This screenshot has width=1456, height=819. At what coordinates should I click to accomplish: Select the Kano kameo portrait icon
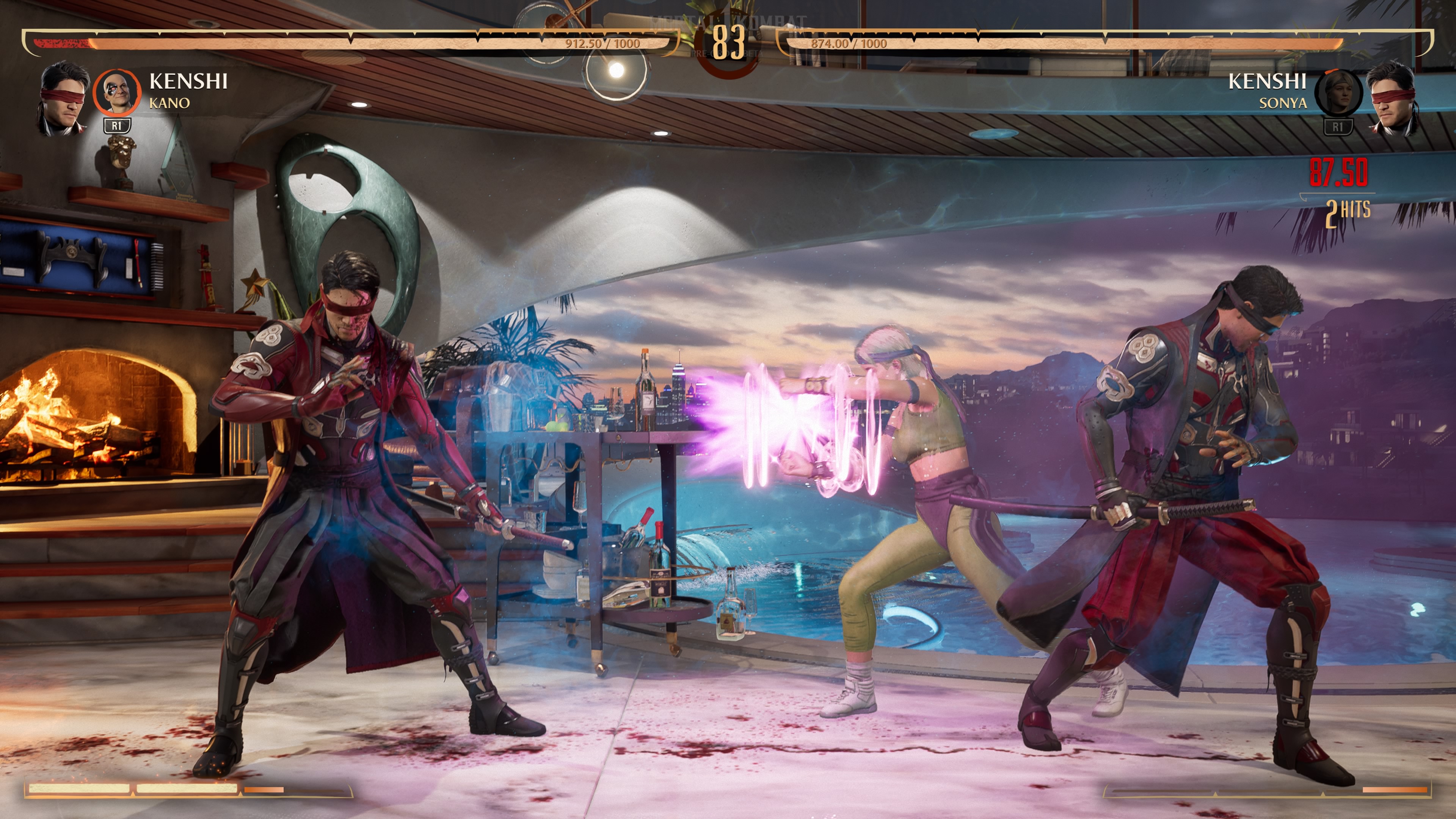click(117, 92)
